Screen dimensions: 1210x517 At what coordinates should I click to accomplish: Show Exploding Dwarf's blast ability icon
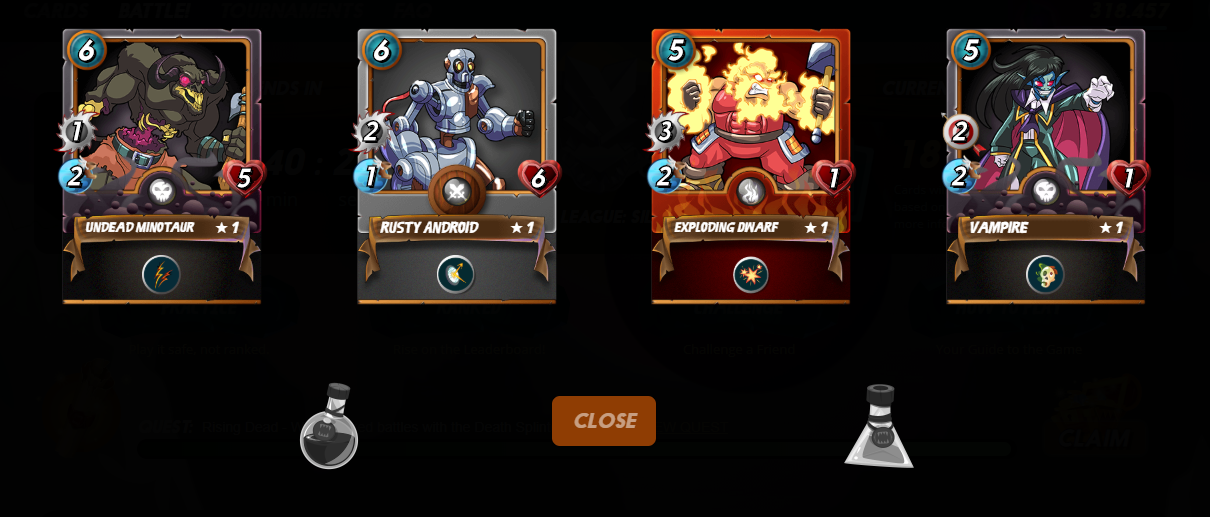pos(750,274)
